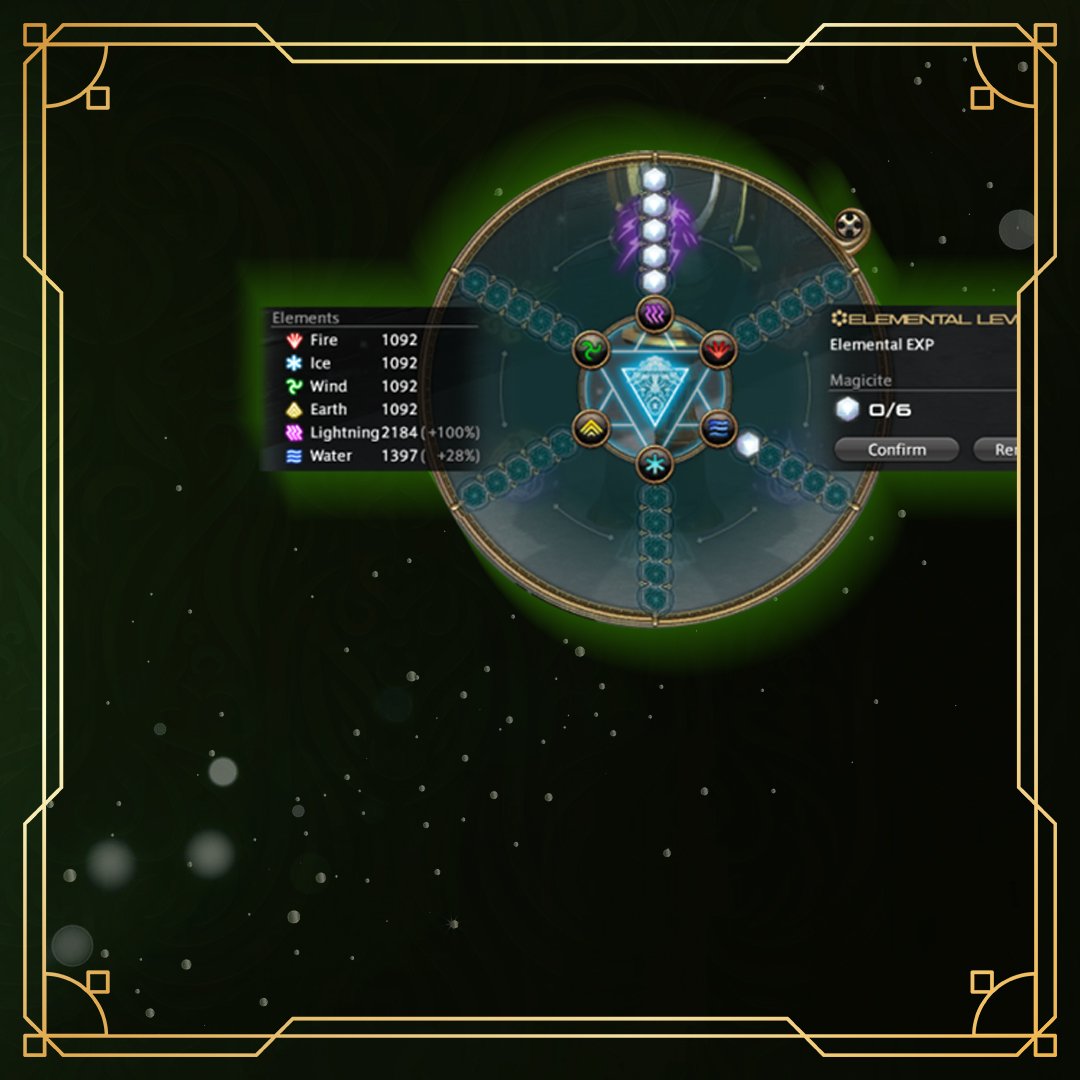The width and height of the screenshot is (1080, 1080).
Task: Confirm the magicite allocation
Action: [x=896, y=450]
